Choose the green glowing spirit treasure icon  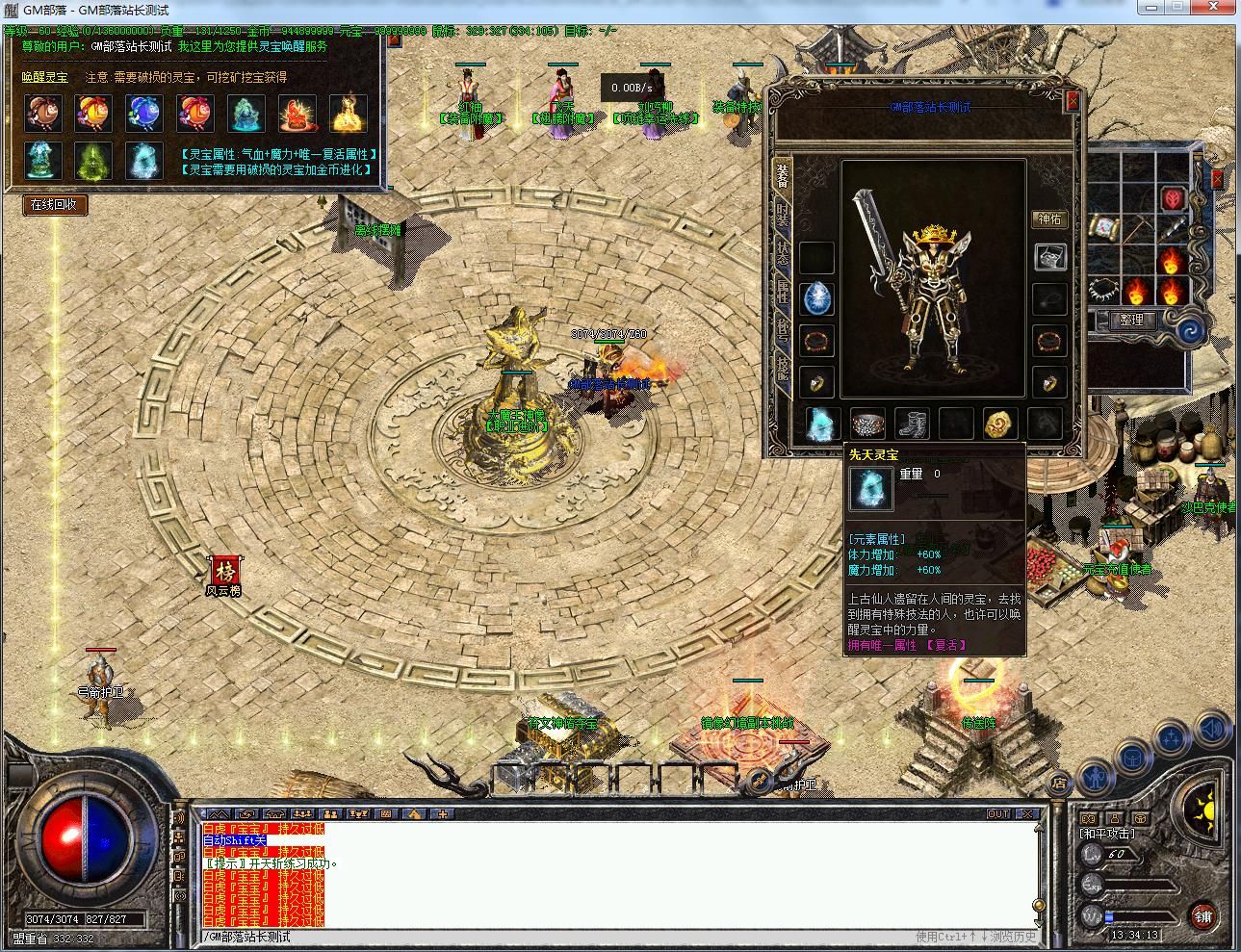(x=93, y=161)
